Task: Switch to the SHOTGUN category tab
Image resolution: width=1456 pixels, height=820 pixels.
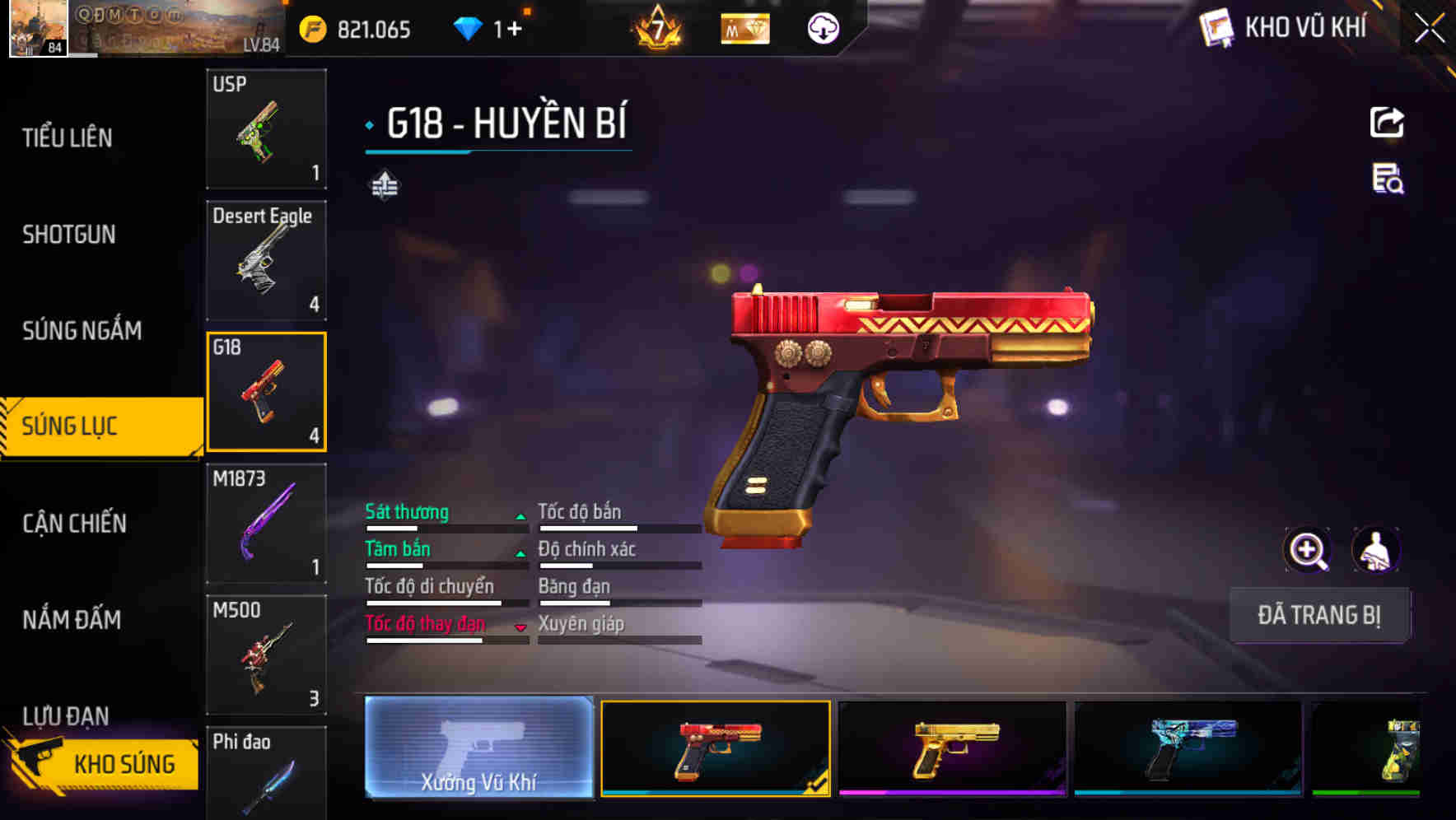Action: tap(68, 235)
